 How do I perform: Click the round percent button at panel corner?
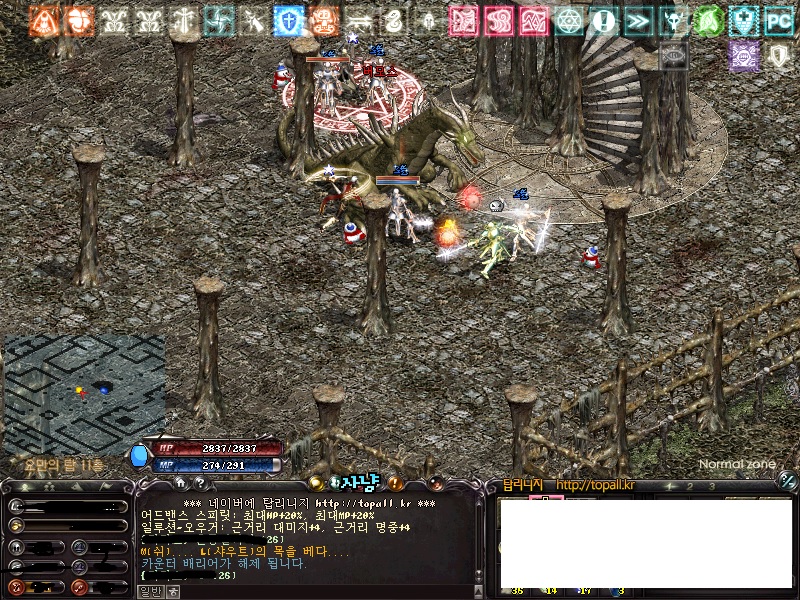(x=787, y=483)
